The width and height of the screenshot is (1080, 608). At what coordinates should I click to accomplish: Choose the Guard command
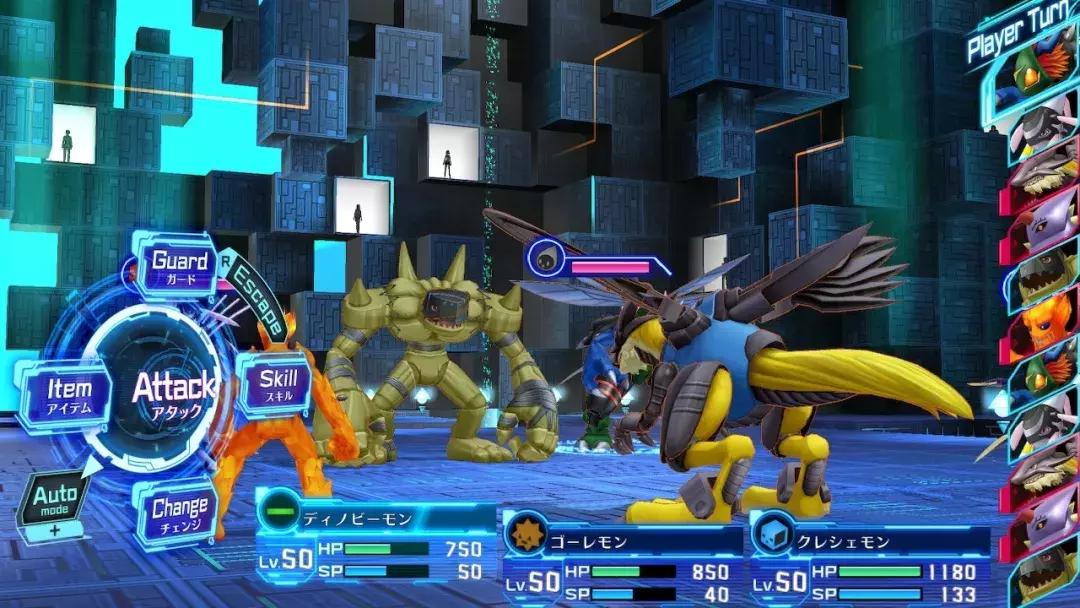click(179, 266)
